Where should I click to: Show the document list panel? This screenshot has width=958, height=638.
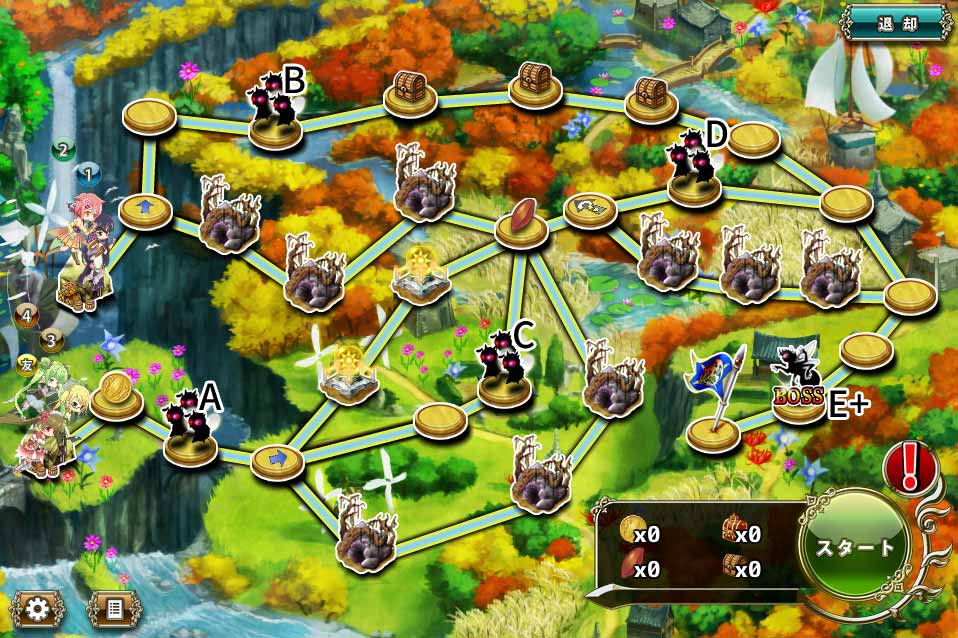tap(111, 607)
